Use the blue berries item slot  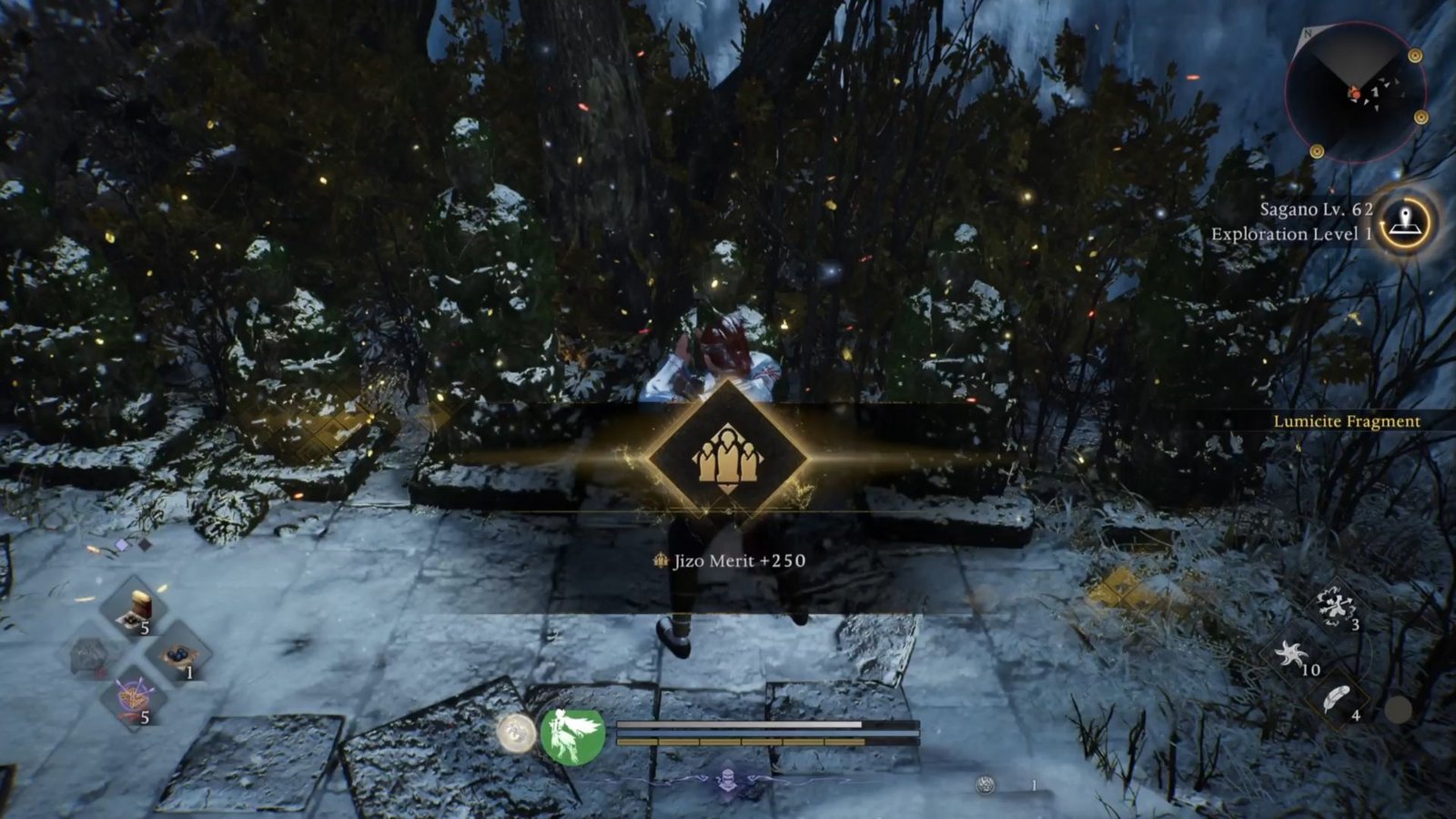[177, 655]
